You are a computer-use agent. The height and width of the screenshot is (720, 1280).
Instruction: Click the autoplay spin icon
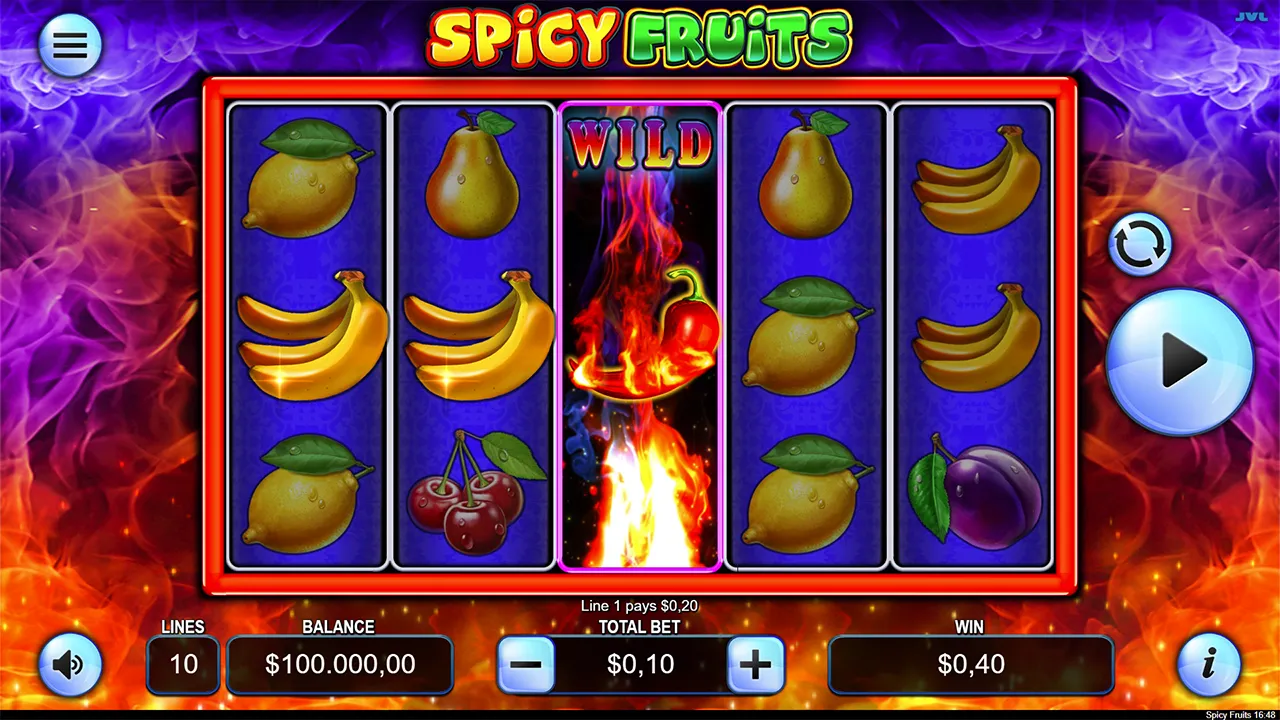[x=1139, y=243]
